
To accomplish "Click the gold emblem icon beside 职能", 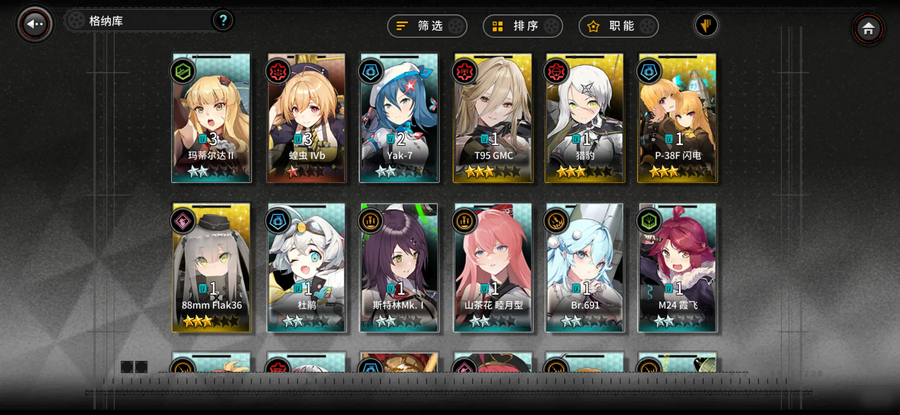I will 706,25.
